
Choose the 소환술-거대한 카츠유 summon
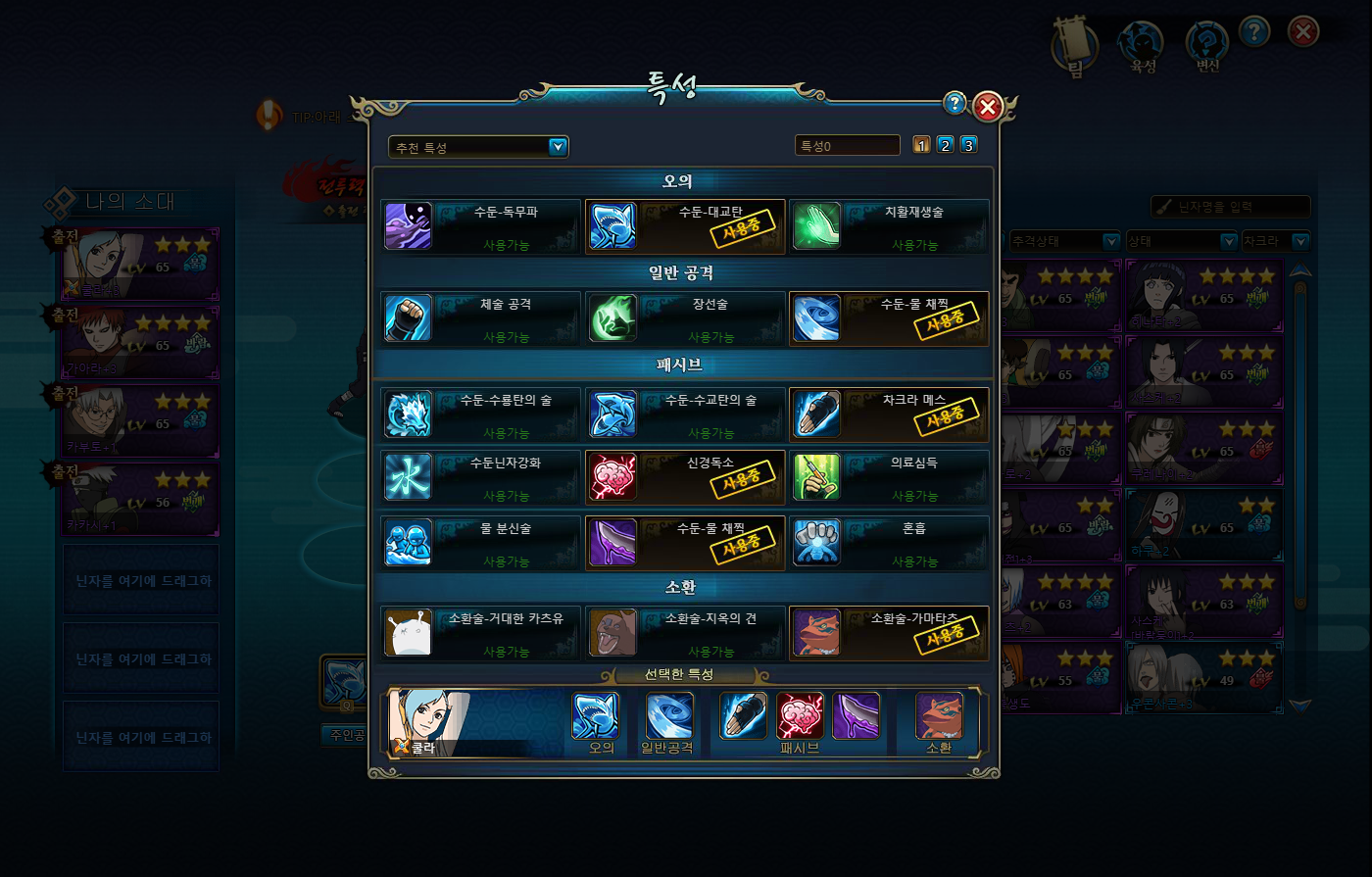[x=480, y=633]
